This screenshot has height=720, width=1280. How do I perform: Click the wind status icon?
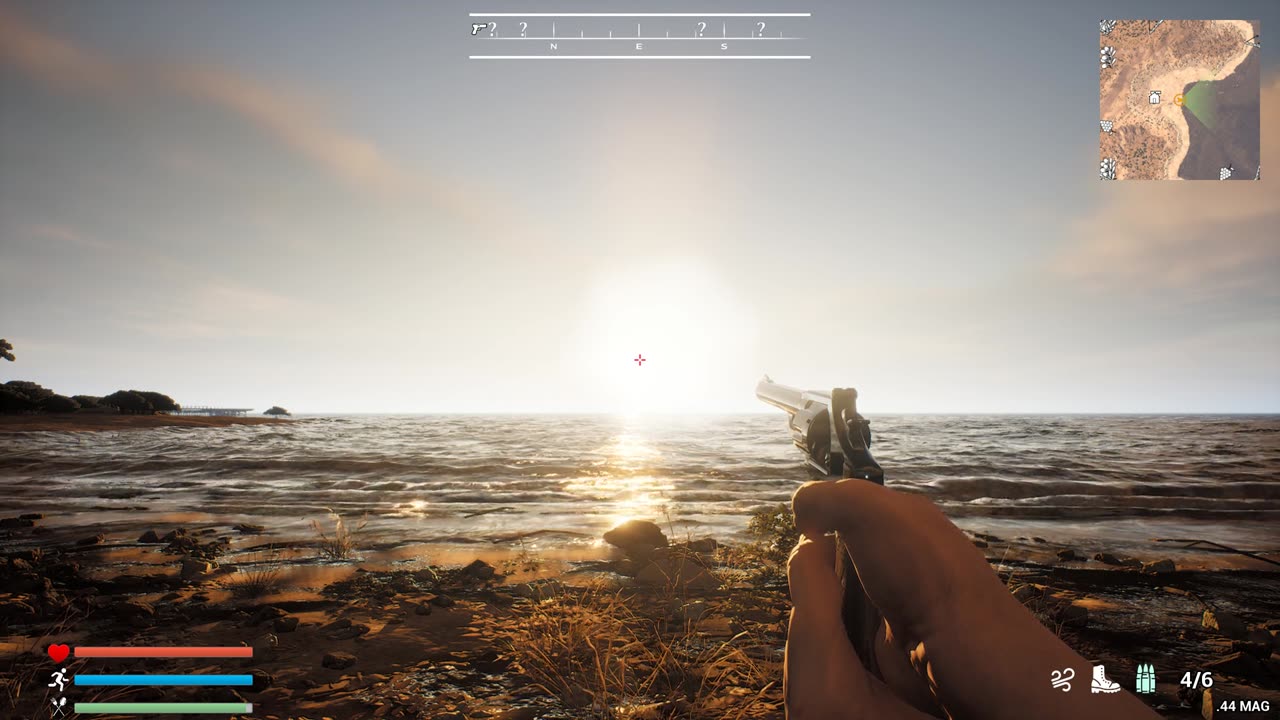(x=1061, y=680)
